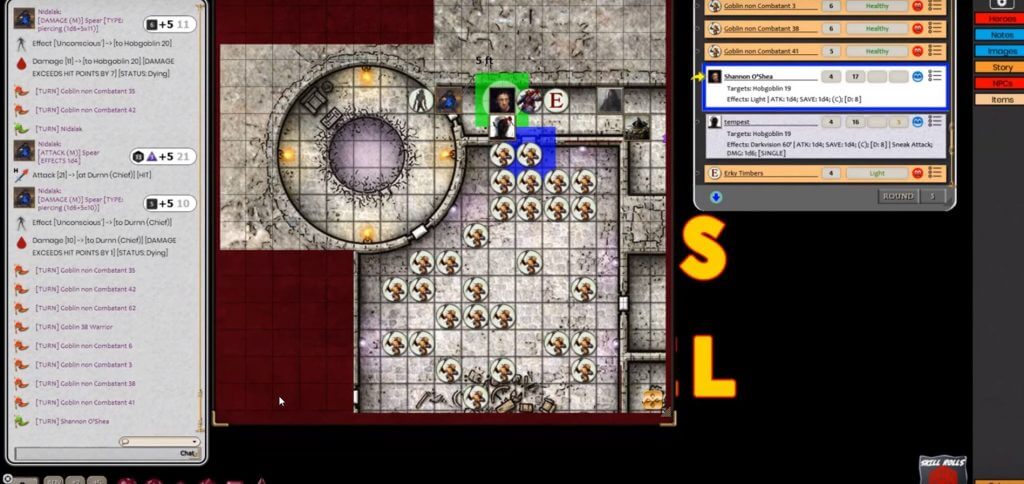Advance turn with the blue down-arrow button

click(716, 196)
